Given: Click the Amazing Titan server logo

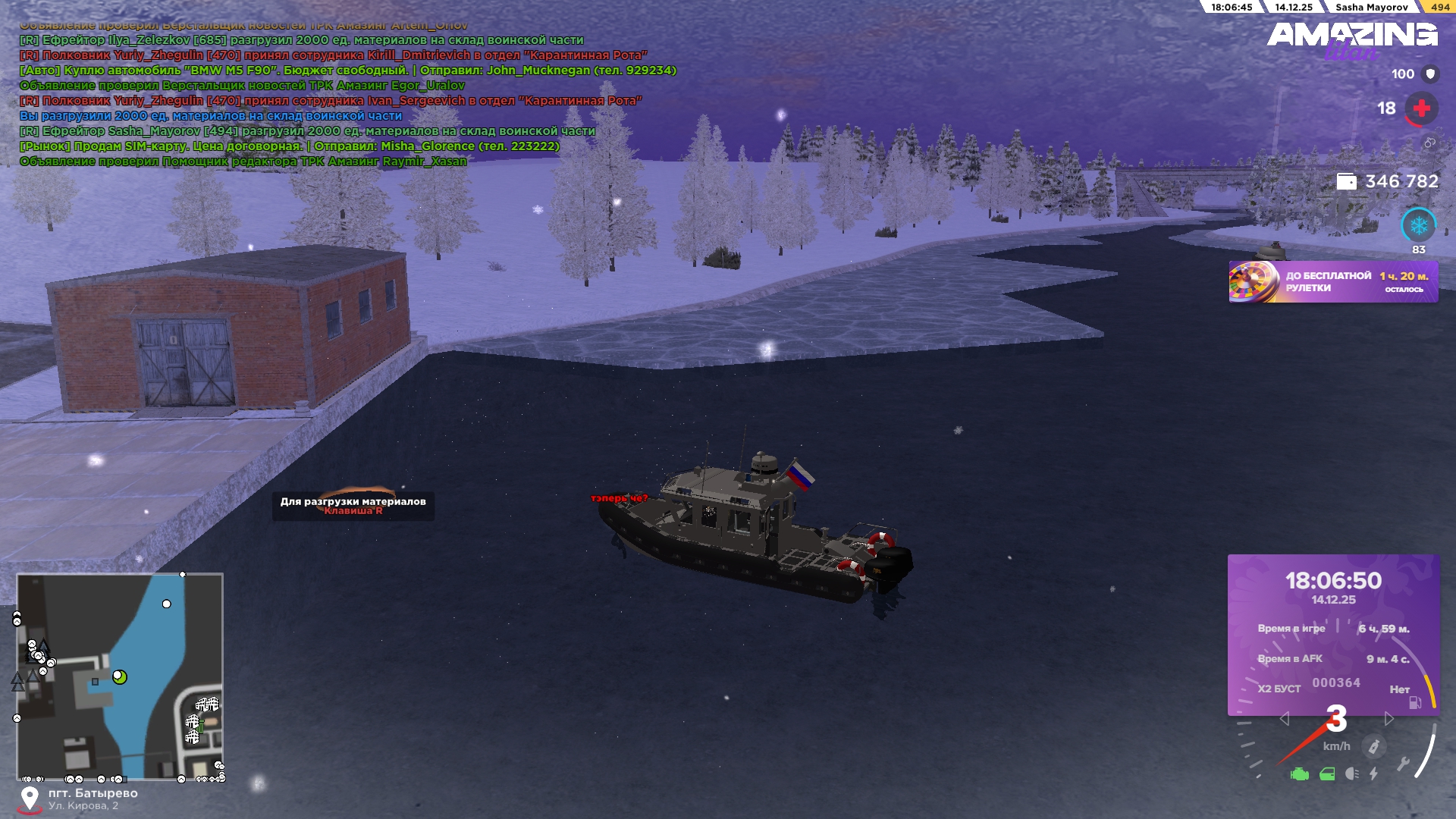Looking at the screenshot, I should pyautogui.click(x=1351, y=38).
